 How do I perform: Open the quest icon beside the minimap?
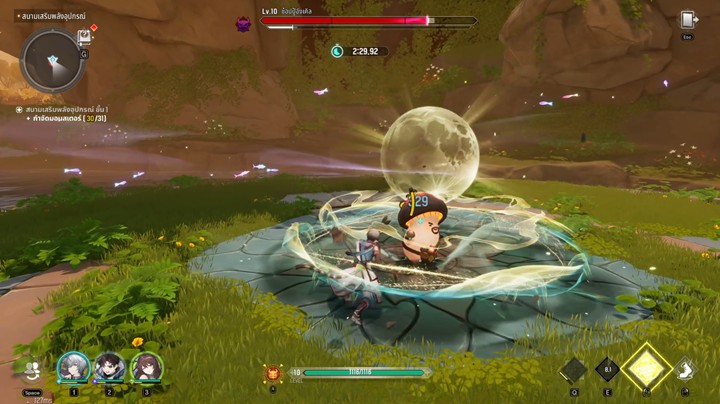[x=85, y=37]
